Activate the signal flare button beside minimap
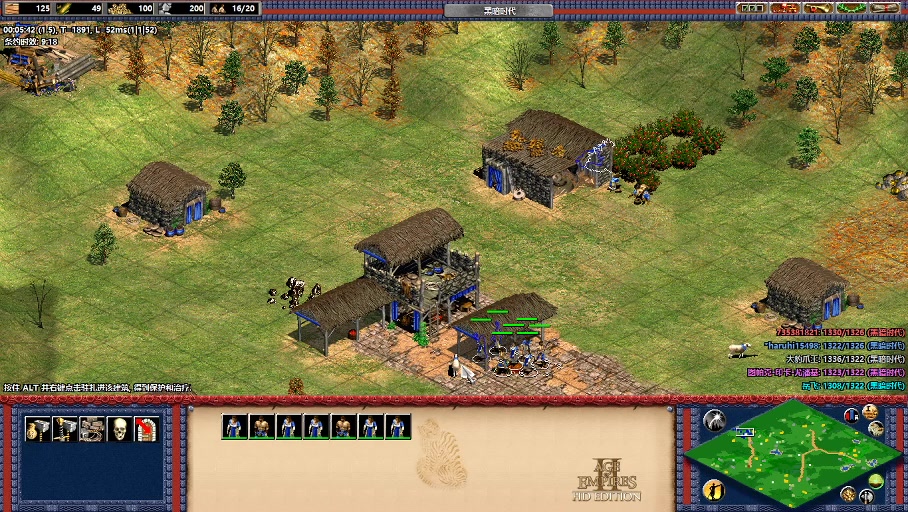The height and width of the screenshot is (512, 908). point(714,420)
